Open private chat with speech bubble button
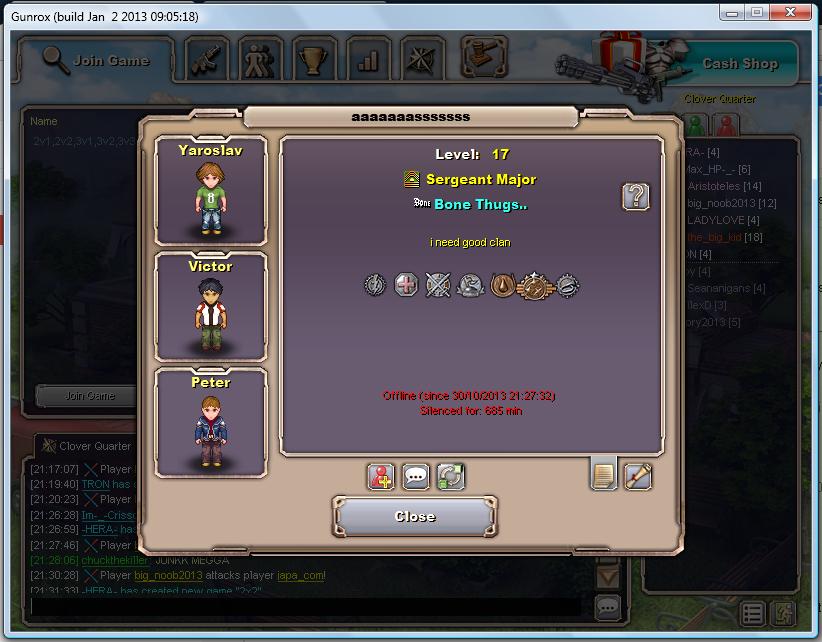Screen dimensions: 822x642 [416, 477]
